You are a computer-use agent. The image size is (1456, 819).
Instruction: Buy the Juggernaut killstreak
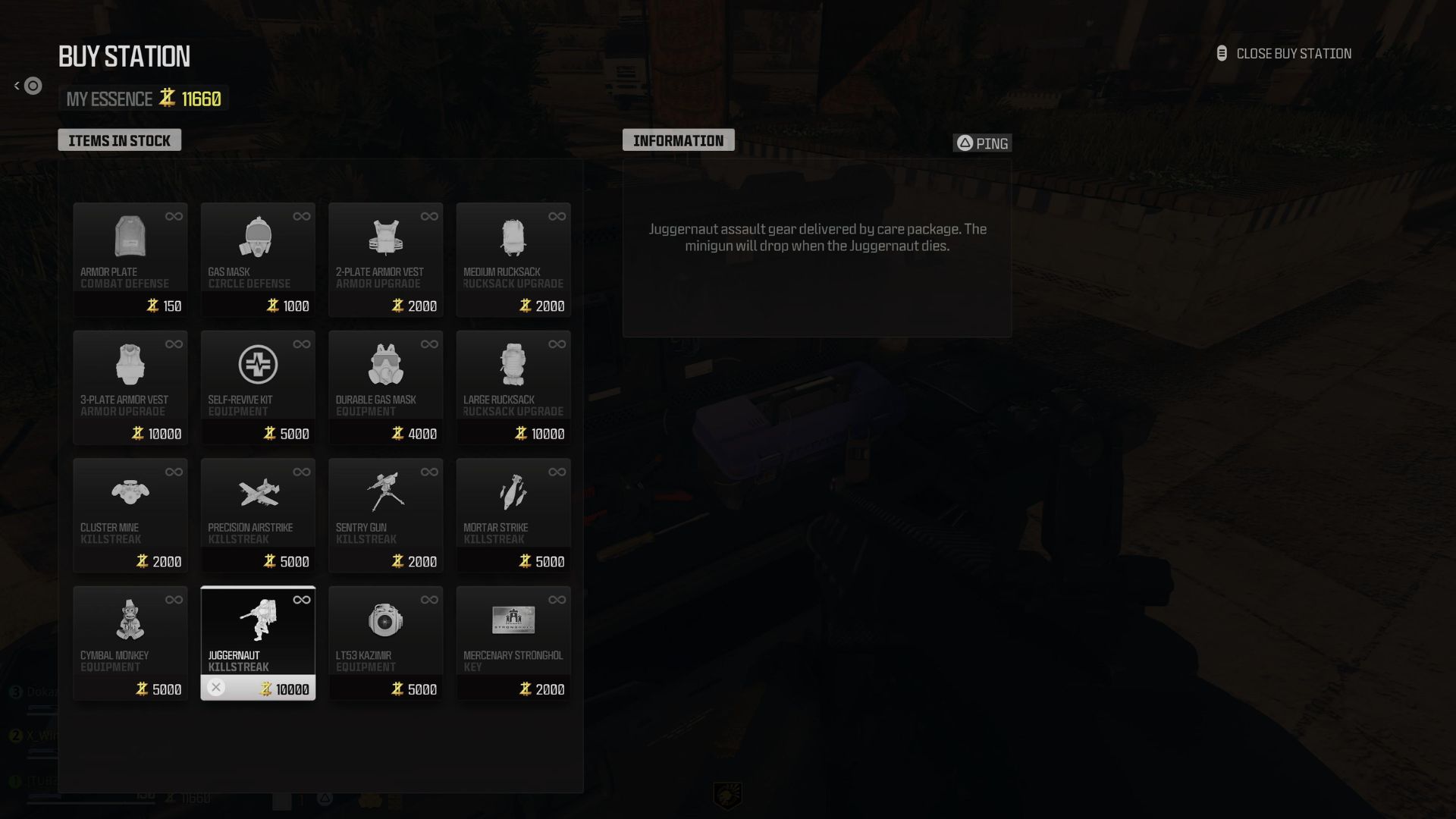(x=258, y=642)
